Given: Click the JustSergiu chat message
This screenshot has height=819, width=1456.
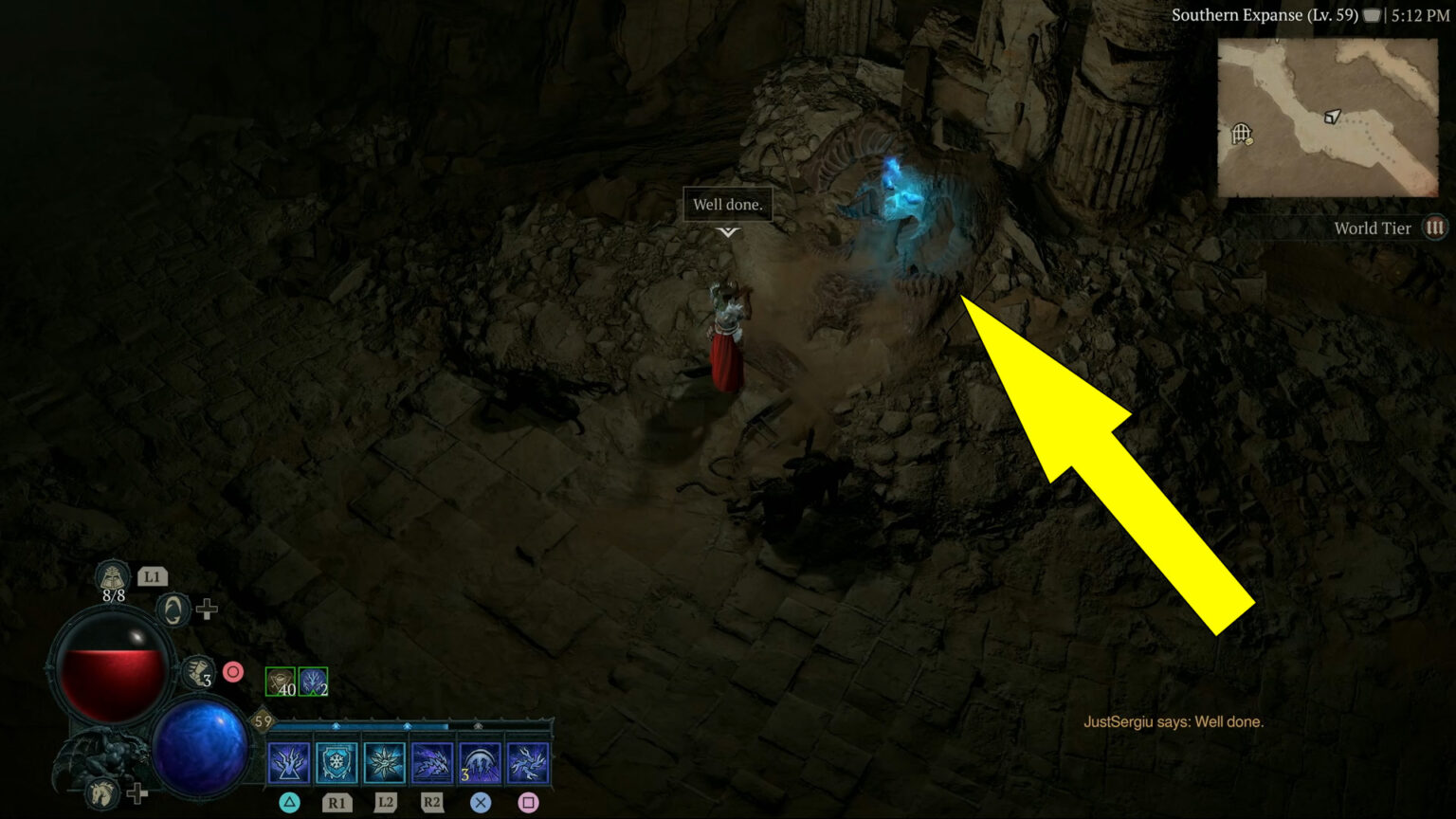Looking at the screenshot, I should click(1175, 721).
